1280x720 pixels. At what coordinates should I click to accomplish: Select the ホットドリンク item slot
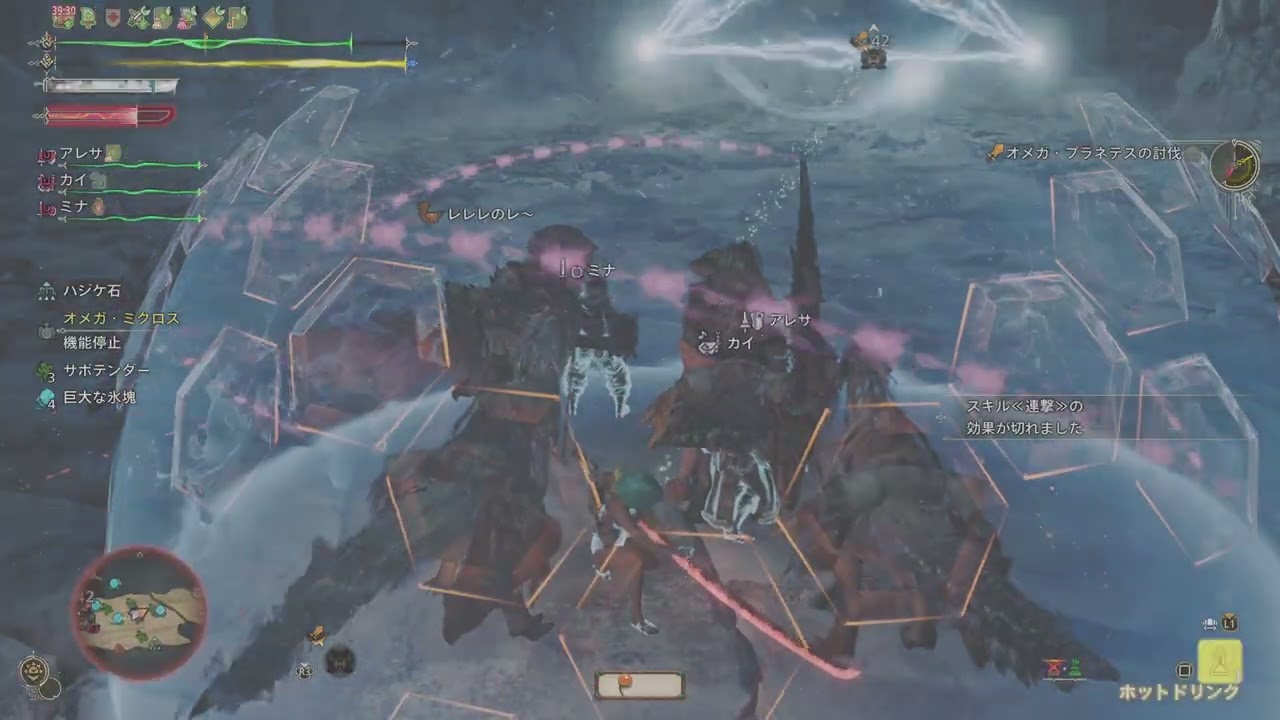[1220, 661]
